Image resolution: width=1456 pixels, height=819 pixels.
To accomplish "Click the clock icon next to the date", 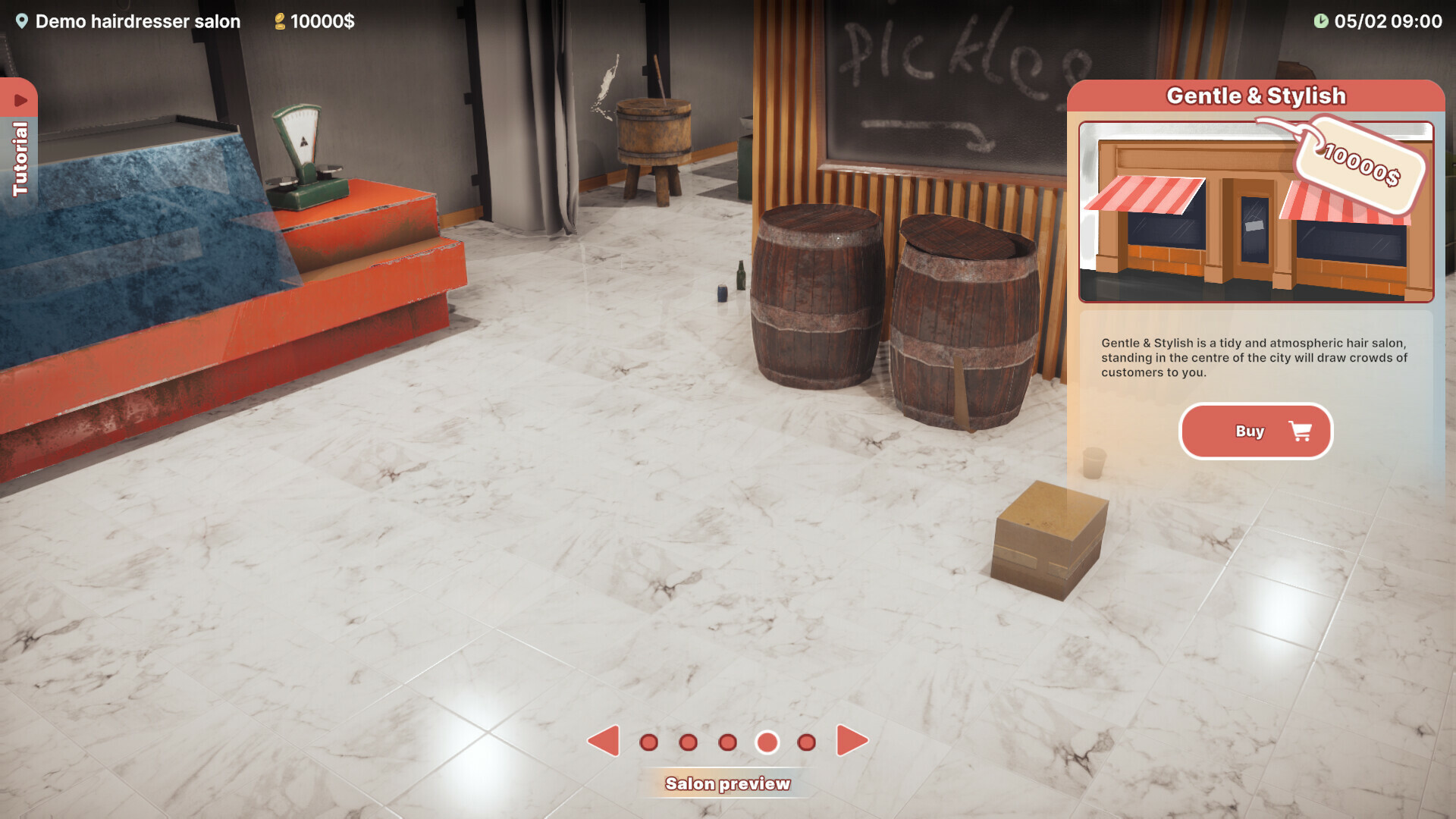I will [x=1322, y=21].
